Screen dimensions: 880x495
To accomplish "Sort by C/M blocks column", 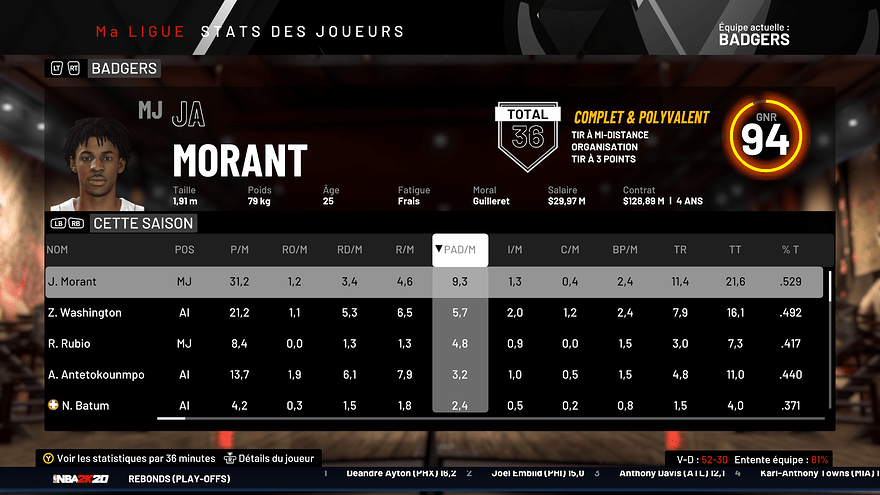I will pyautogui.click(x=570, y=250).
